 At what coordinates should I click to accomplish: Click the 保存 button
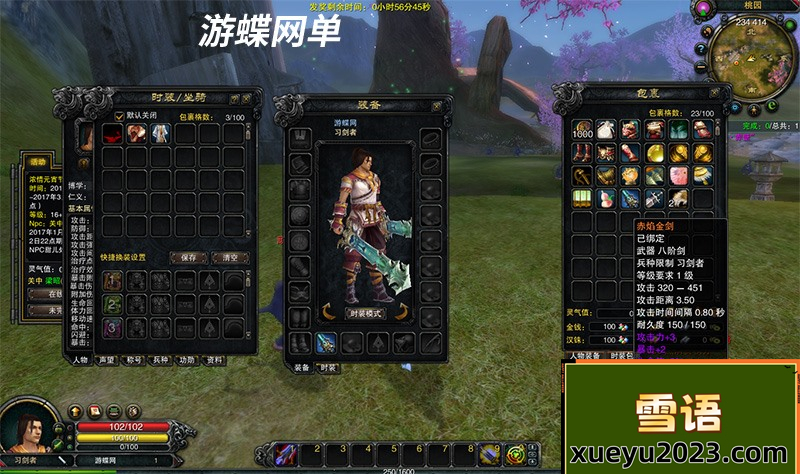187,257
